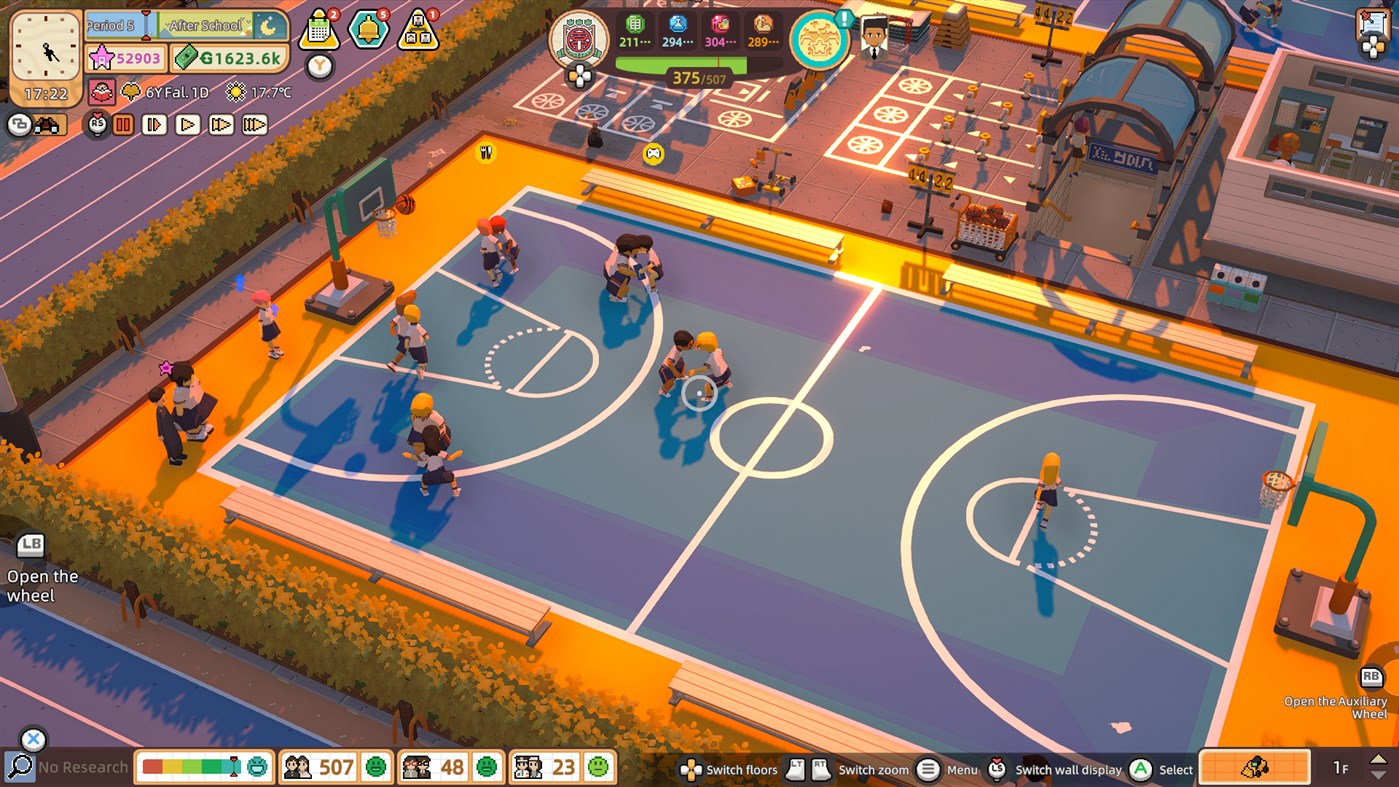Open the golden medal achievements
Image resolution: width=1399 pixels, height=787 pixels.
820,40
